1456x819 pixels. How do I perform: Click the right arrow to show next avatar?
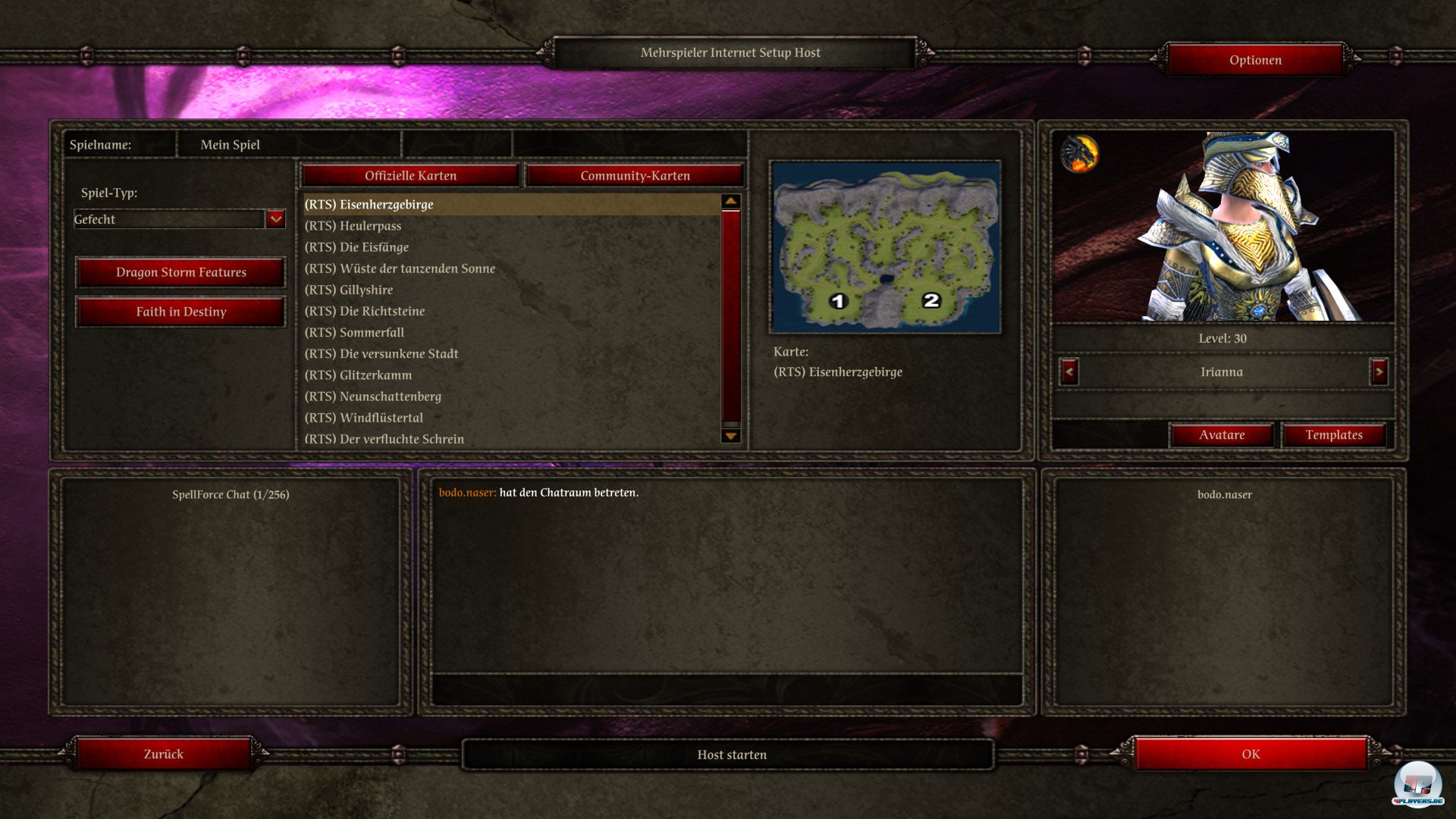click(1377, 373)
